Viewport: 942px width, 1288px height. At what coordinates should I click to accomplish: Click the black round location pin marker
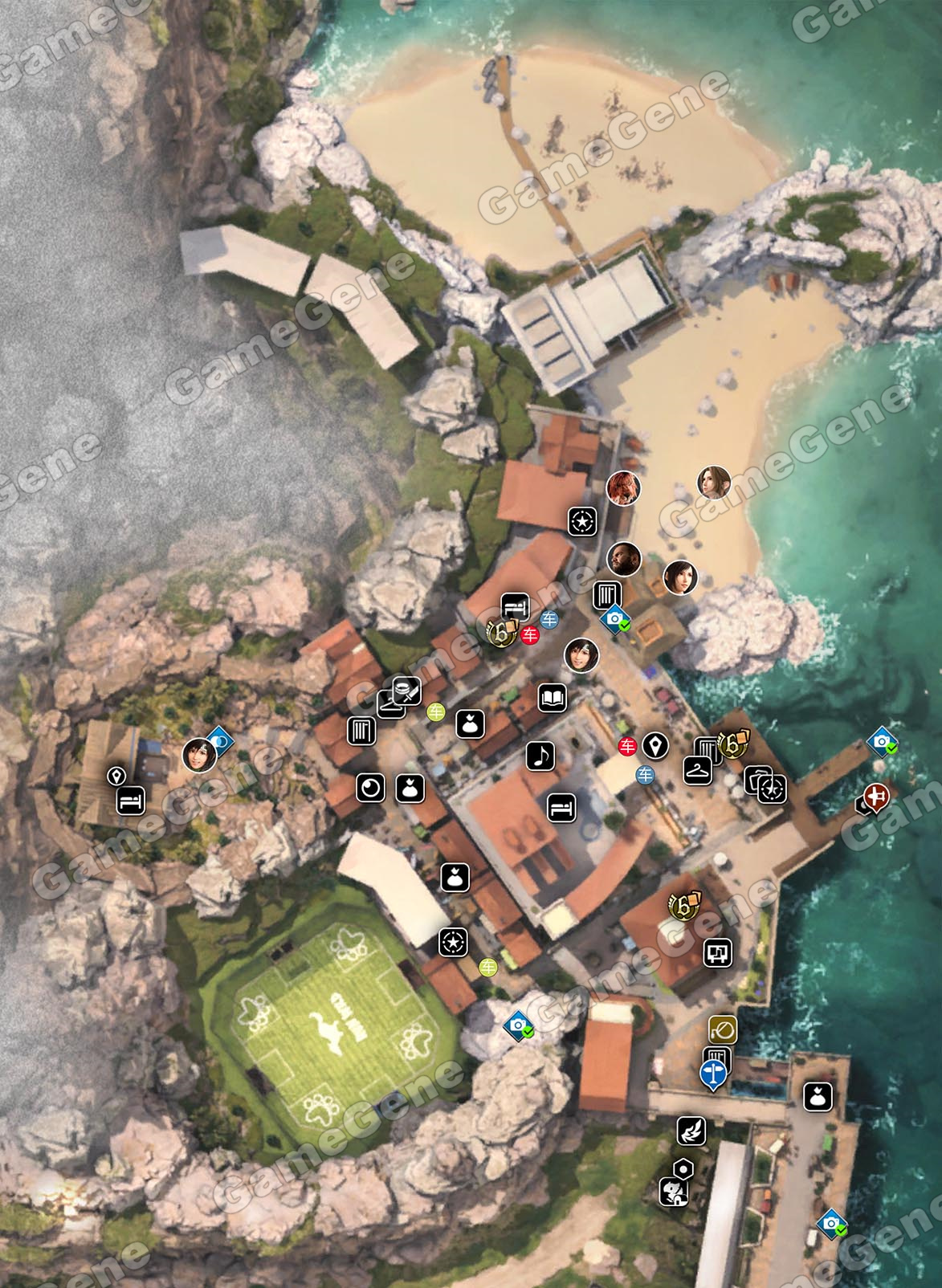click(x=656, y=746)
